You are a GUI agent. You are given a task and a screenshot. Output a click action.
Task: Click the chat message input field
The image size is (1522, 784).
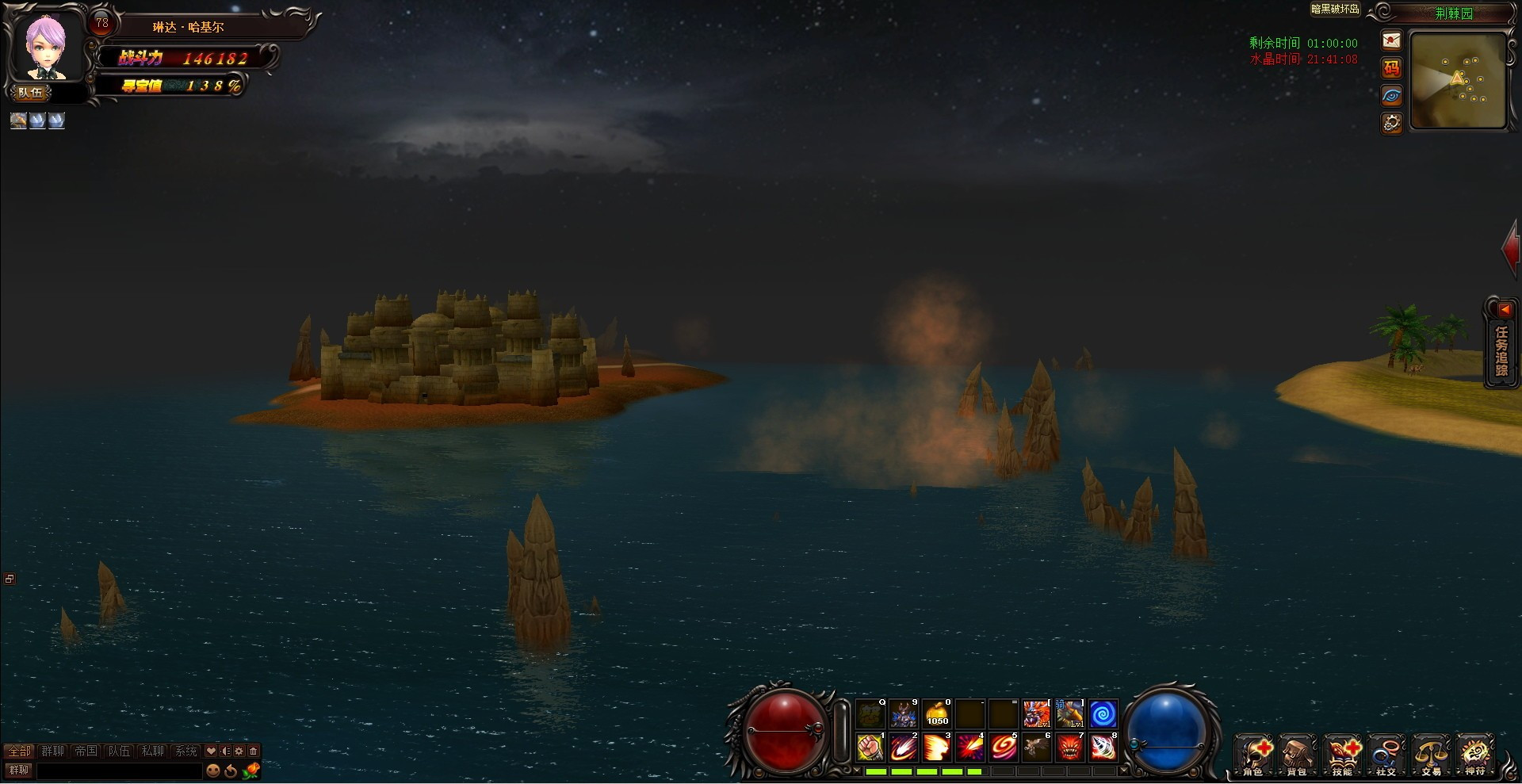tap(119, 771)
